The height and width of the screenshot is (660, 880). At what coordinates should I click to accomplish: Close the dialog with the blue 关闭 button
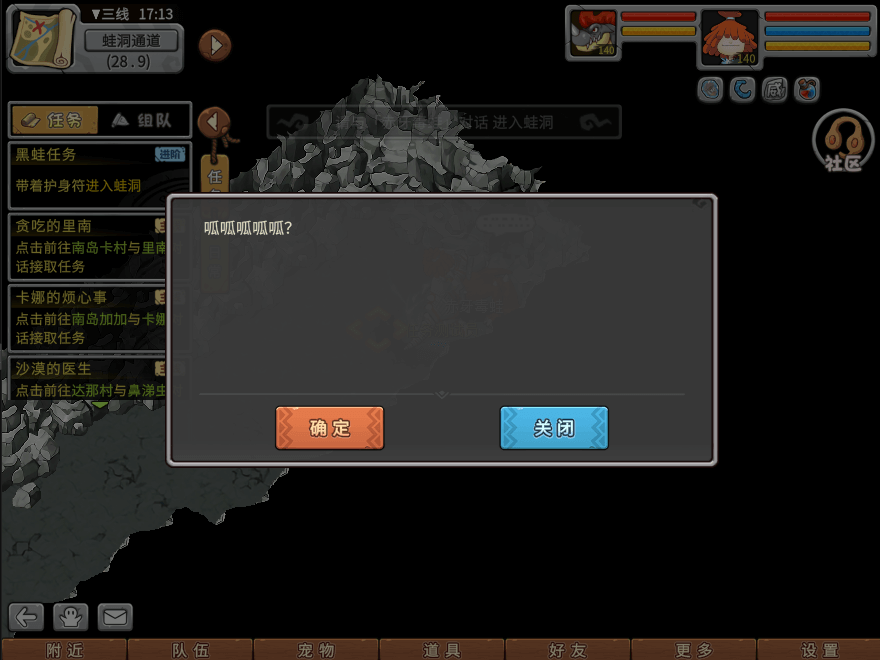(x=554, y=428)
